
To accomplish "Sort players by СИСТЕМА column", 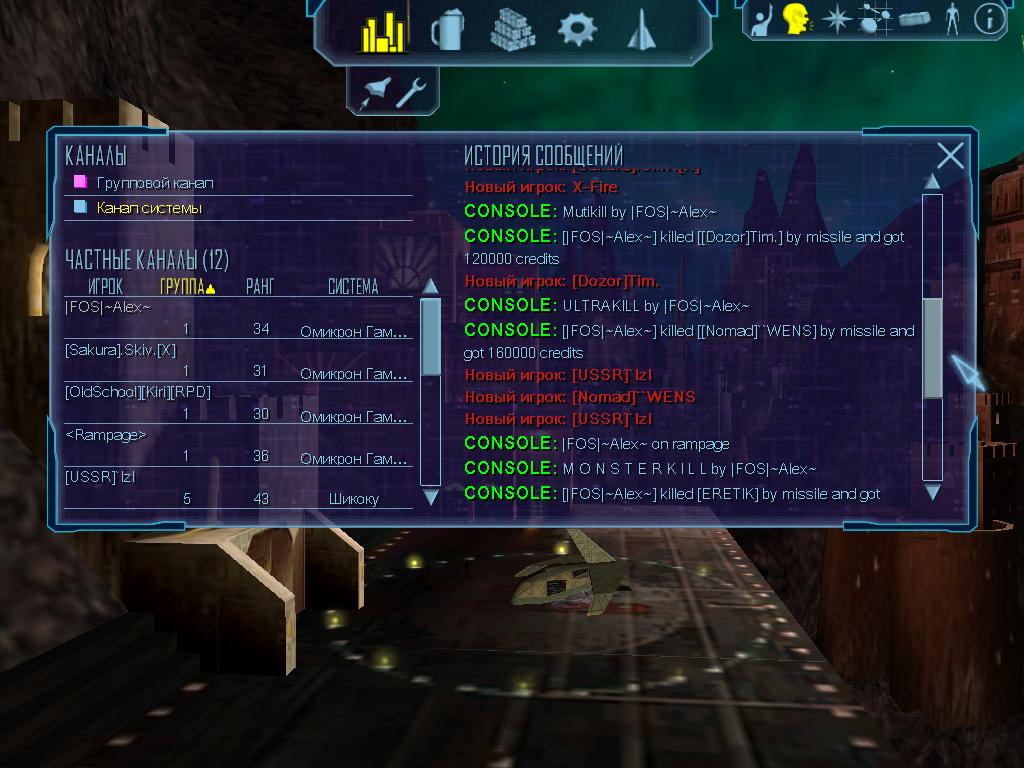I will [353, 287].
